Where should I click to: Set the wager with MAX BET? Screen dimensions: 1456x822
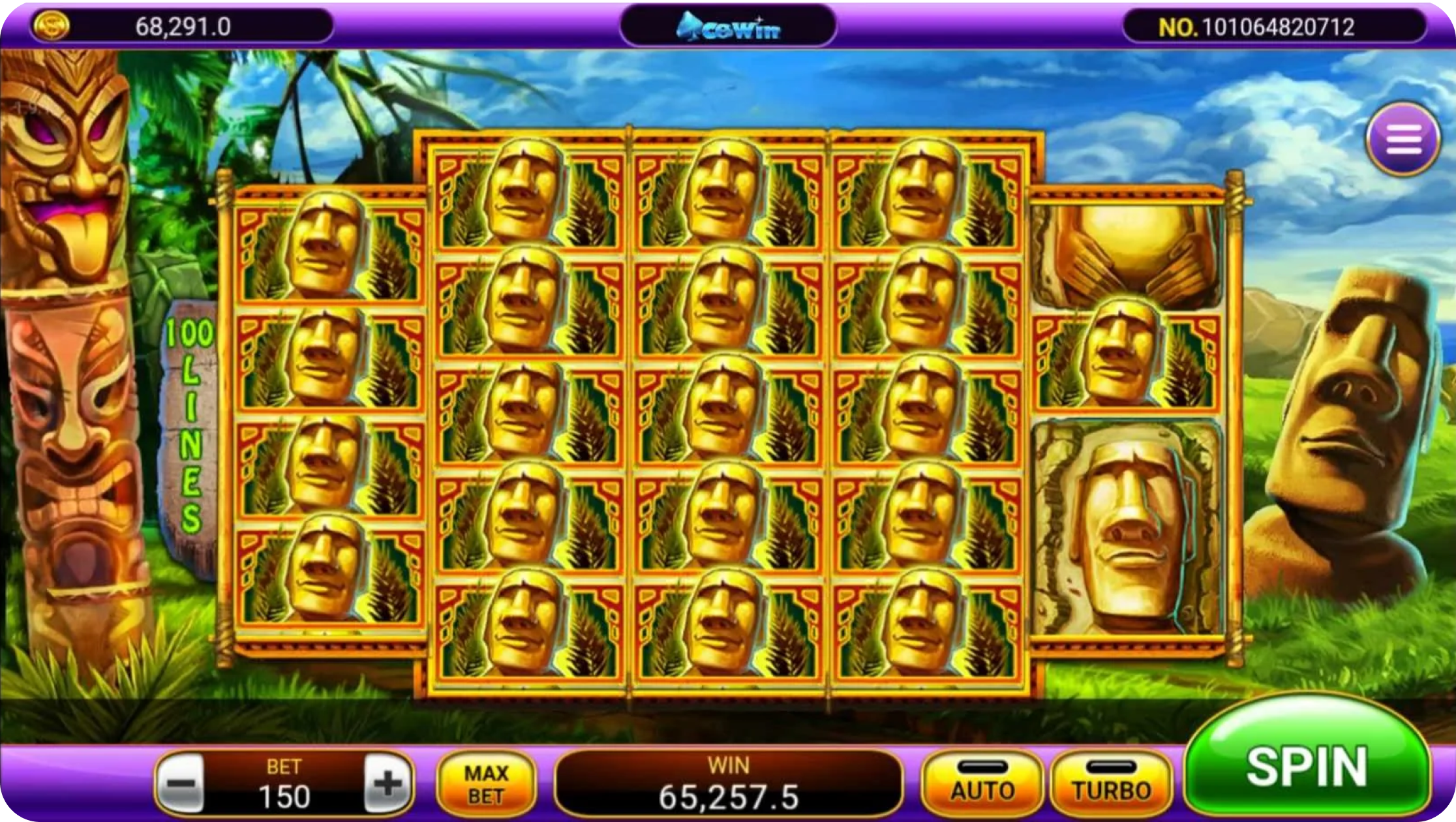point(486,784)
